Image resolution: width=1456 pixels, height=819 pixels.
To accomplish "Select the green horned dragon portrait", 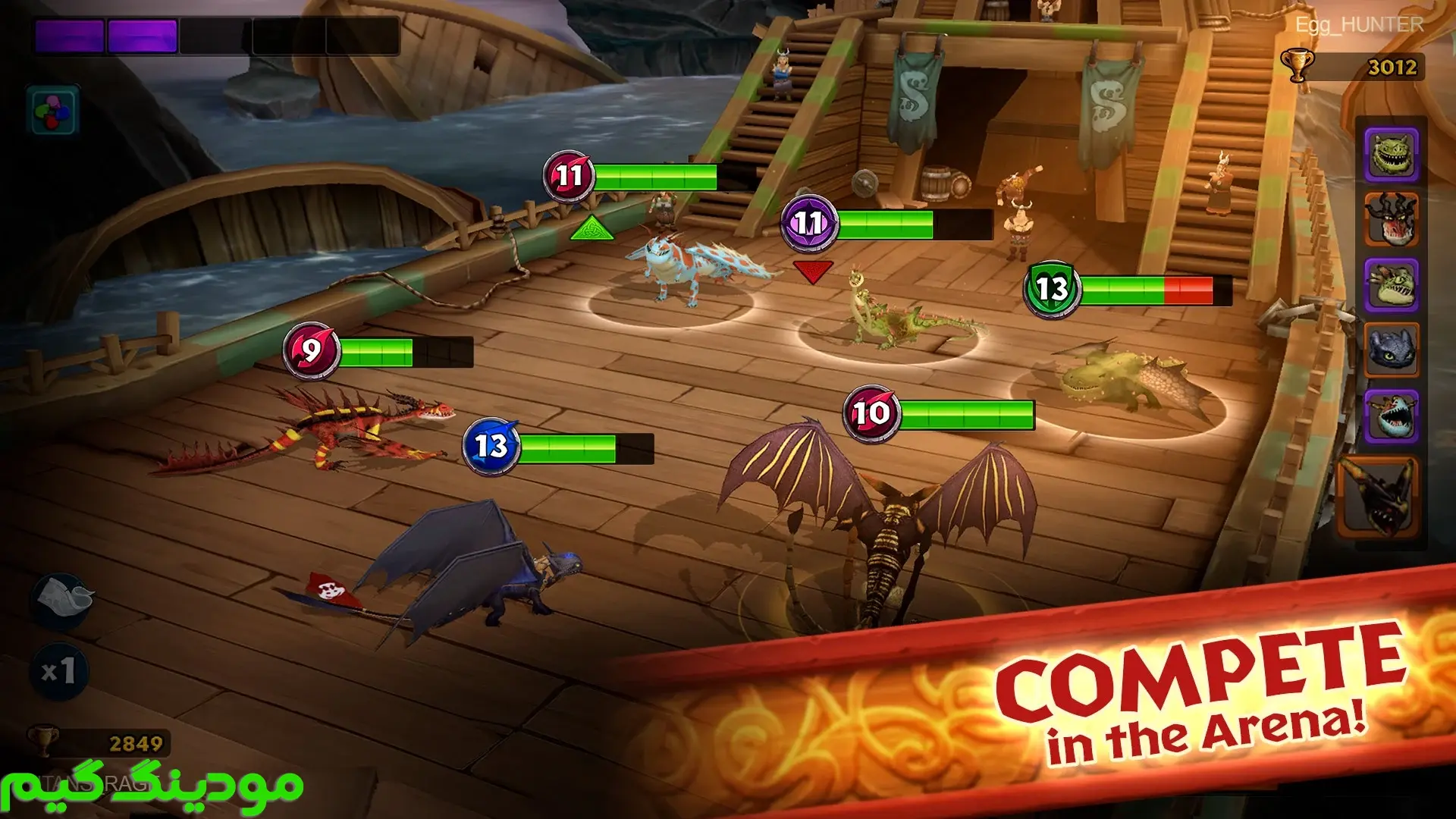I will click(1392, 155).
